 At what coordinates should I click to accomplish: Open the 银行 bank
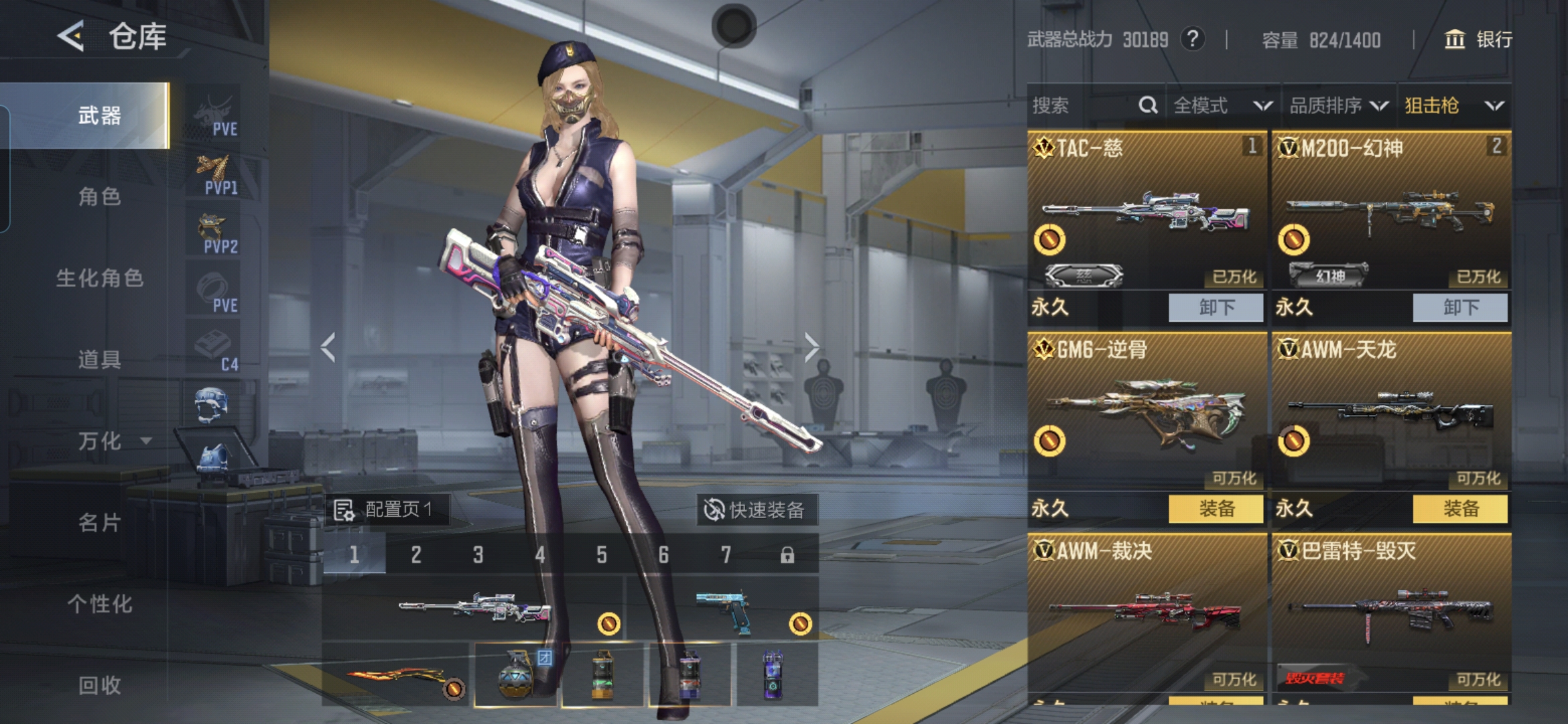point(1478,40)
